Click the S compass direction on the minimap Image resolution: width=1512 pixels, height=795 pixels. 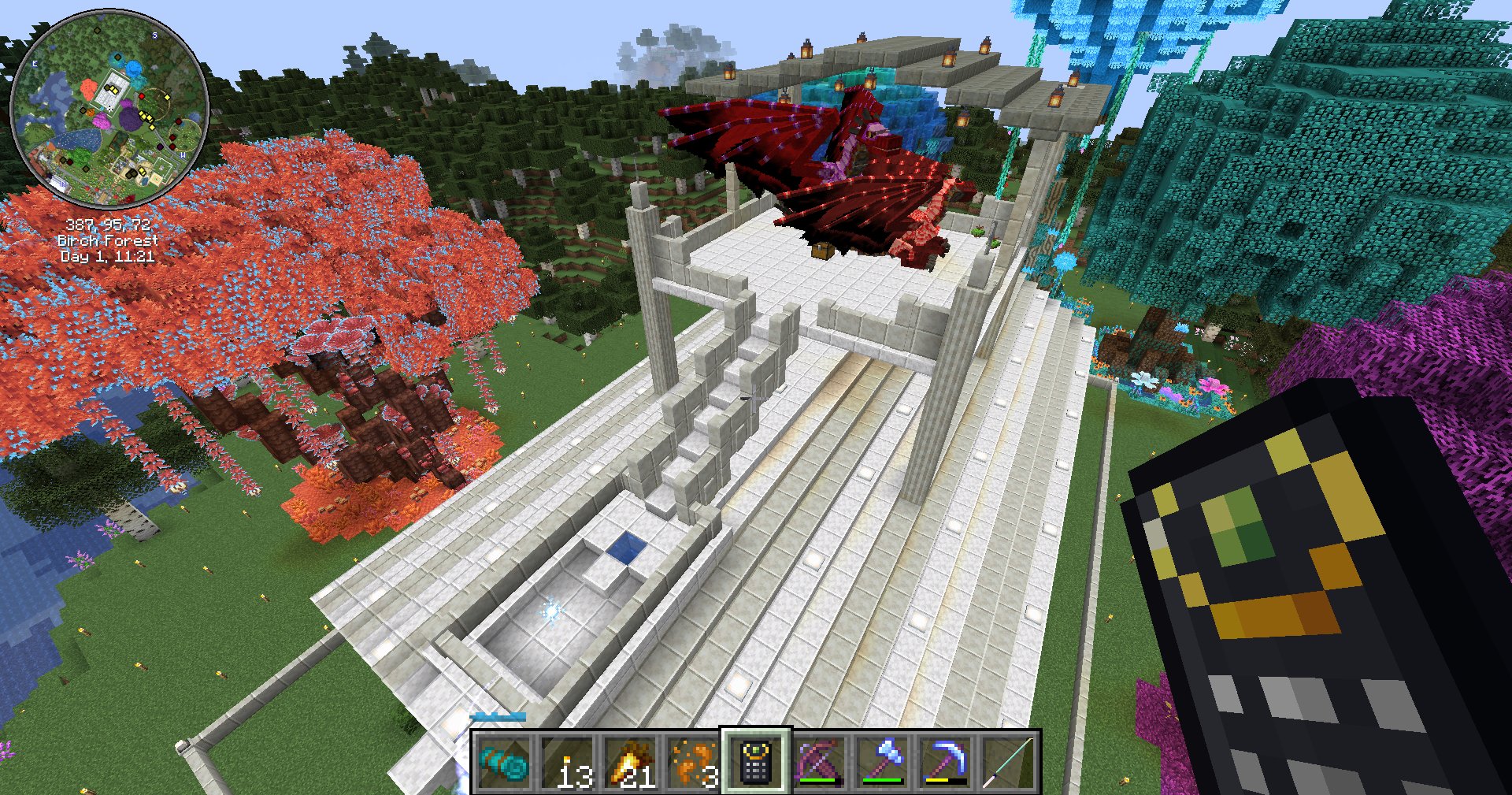tap(154, 35)
